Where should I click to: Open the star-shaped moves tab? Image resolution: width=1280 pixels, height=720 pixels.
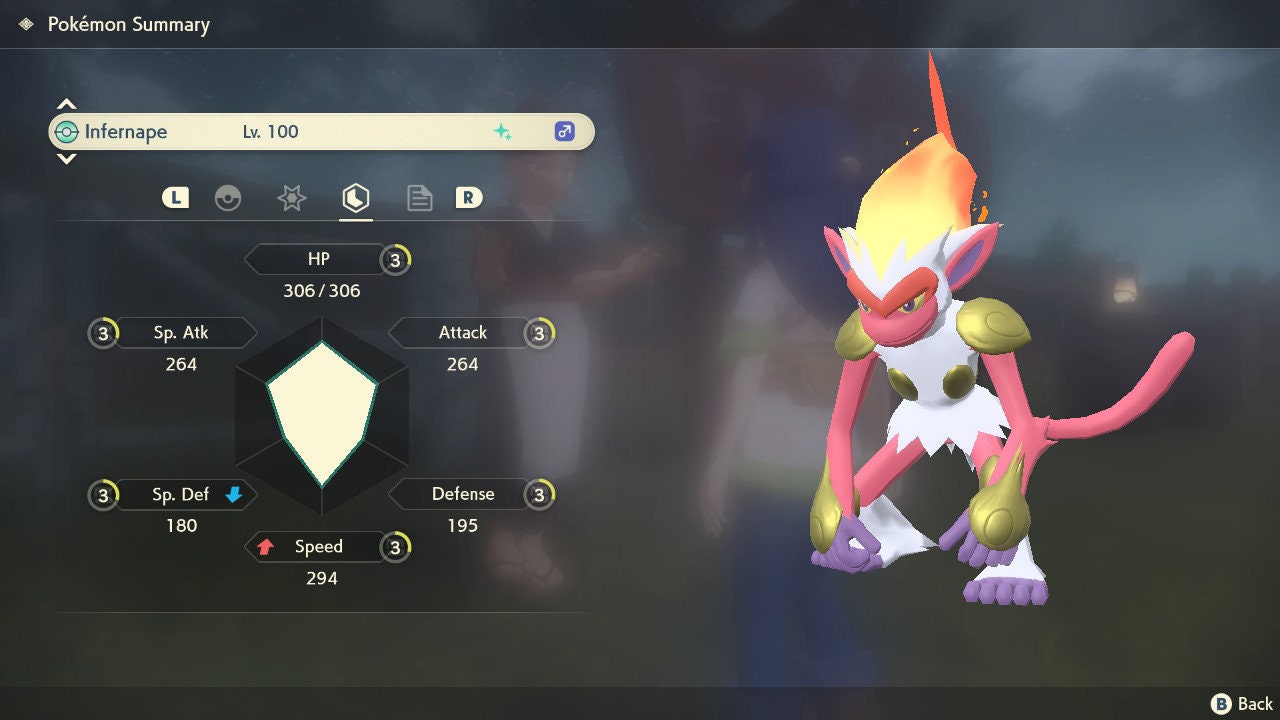click(x=291, y=198)
